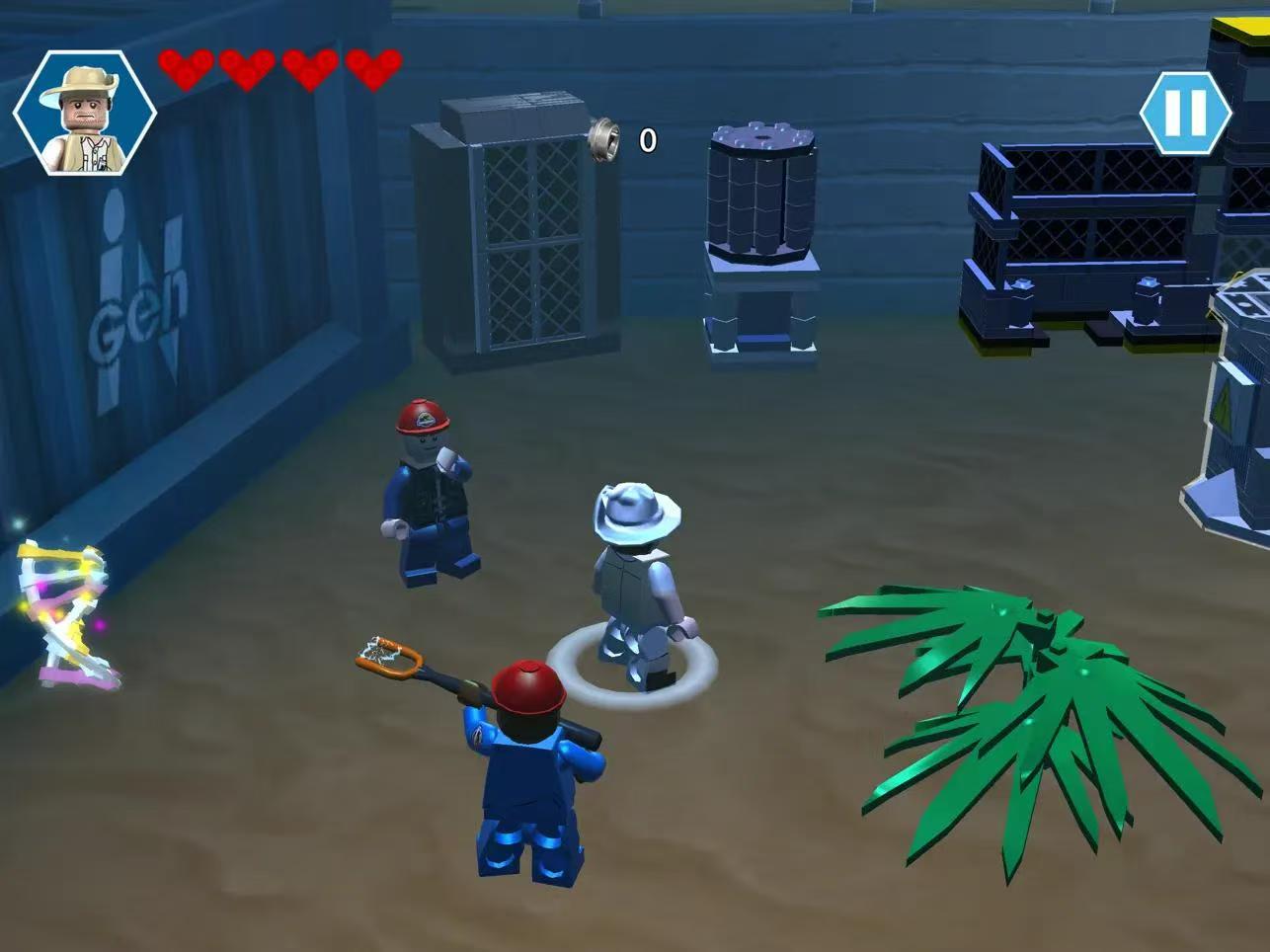Tap the first red heart in the health bar

tap(188, 71)
